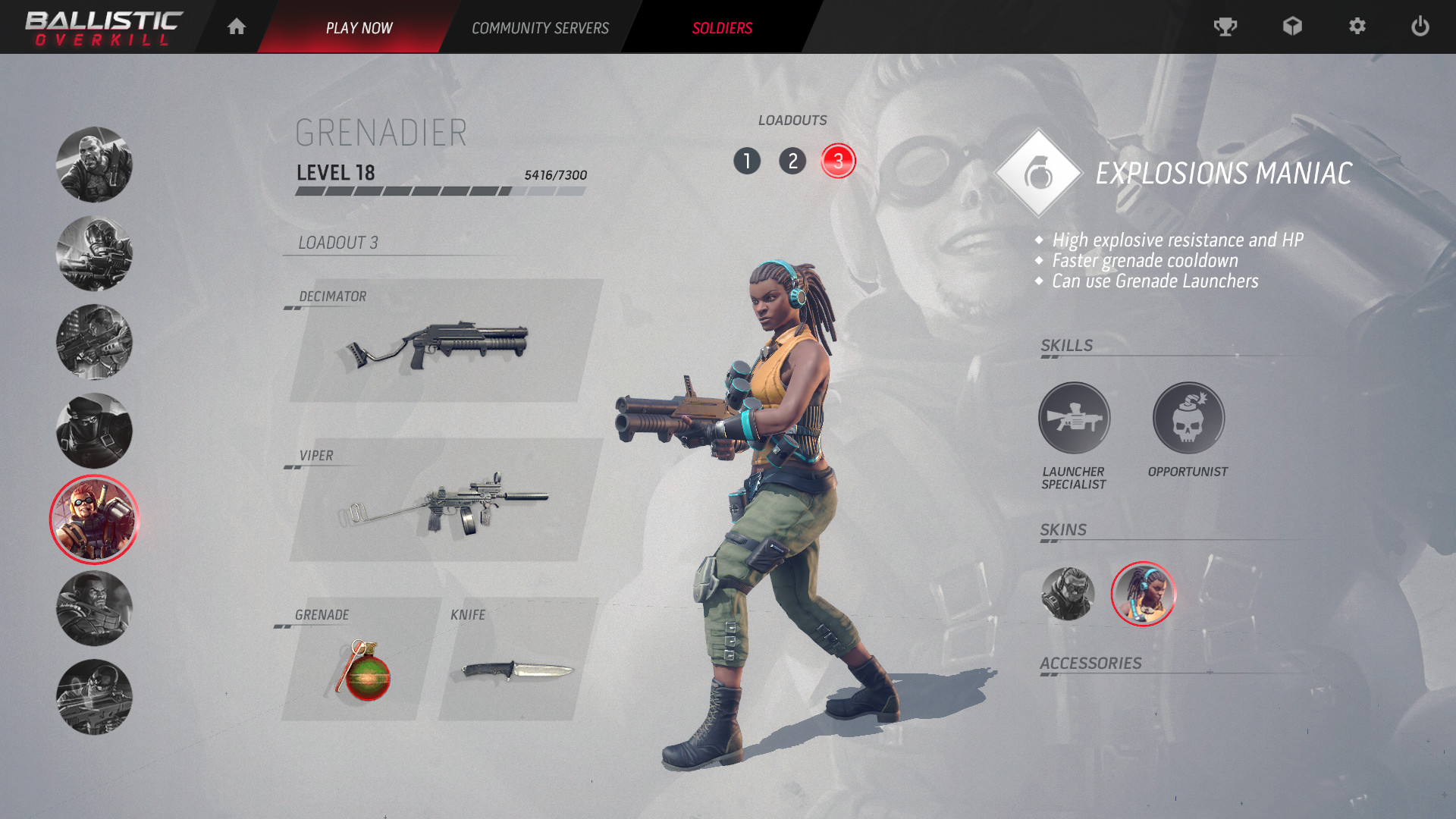This screenshot has height=819, width=1456.
Task: Open the in-game store cube icon
Action: click(x=1291, y=27)
